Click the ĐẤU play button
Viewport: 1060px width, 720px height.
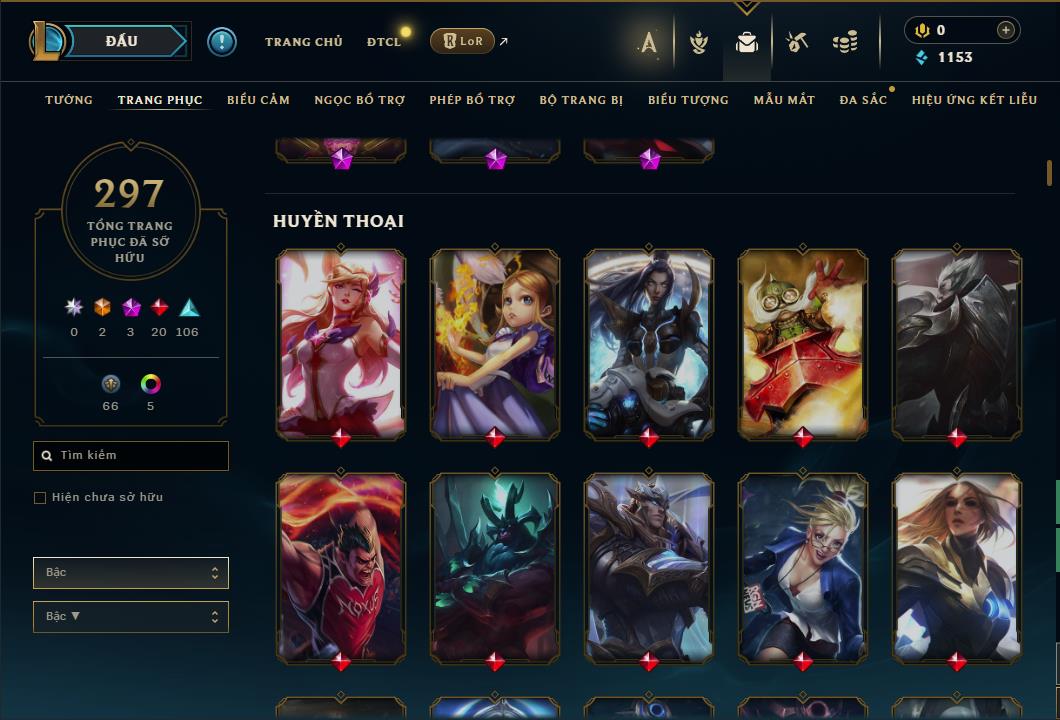point(122,41)
